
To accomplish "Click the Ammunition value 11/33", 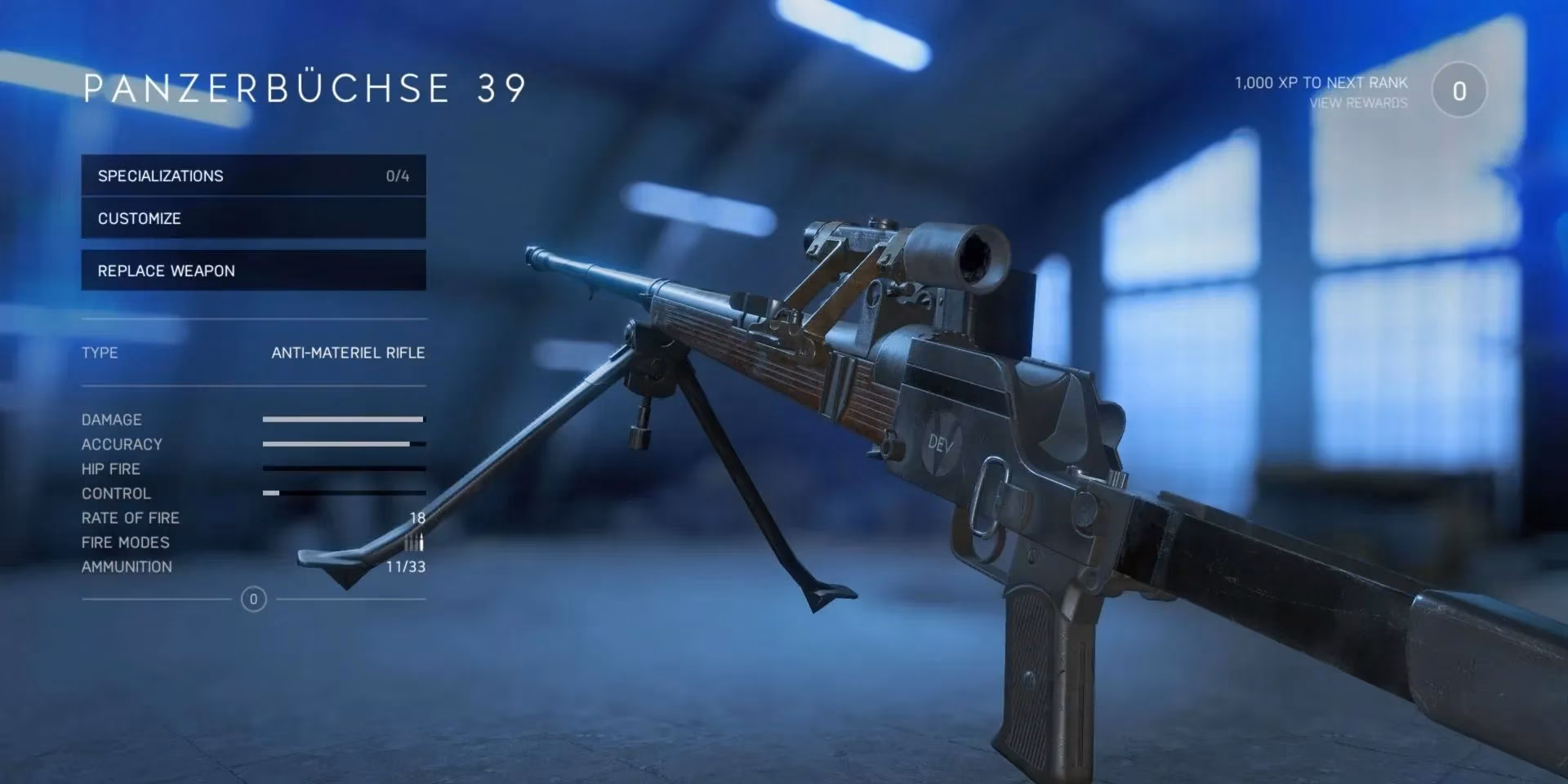I will pyautogui.click(x=406, y=566).
